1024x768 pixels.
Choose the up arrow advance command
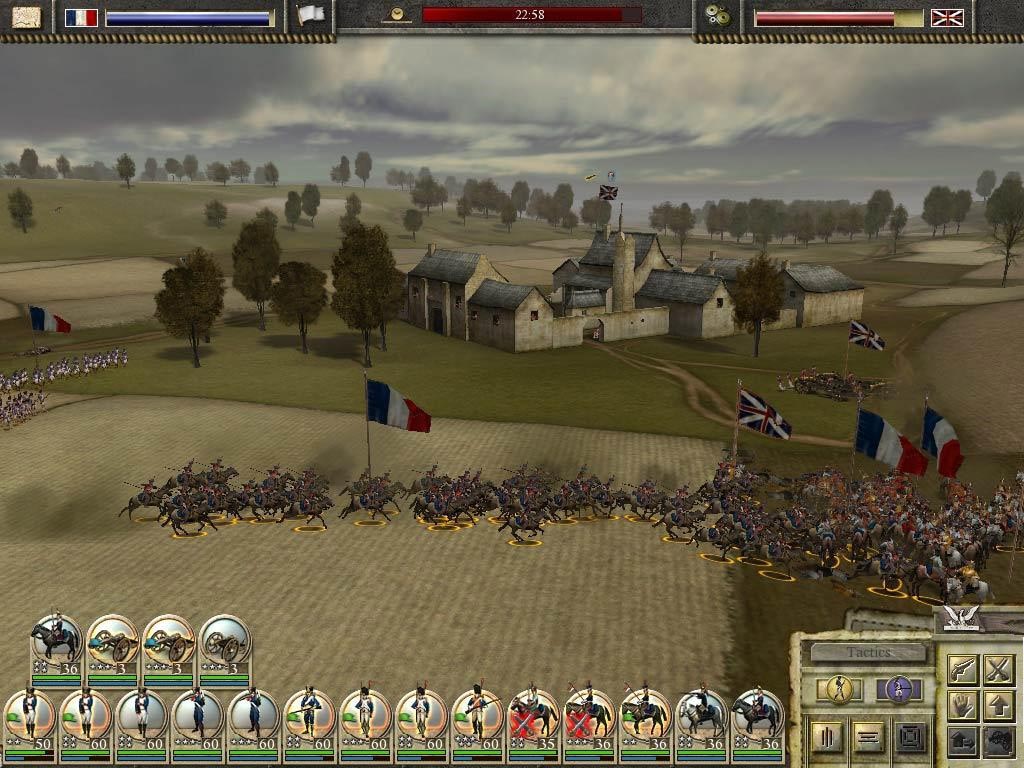[x=998, y=705]
